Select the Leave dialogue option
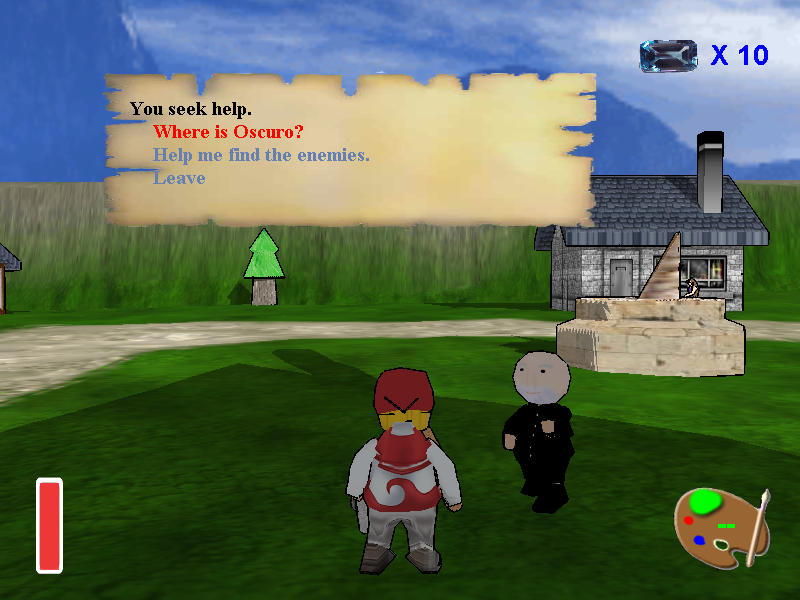This screenshot has width=800, height=600. pos(179,178)
